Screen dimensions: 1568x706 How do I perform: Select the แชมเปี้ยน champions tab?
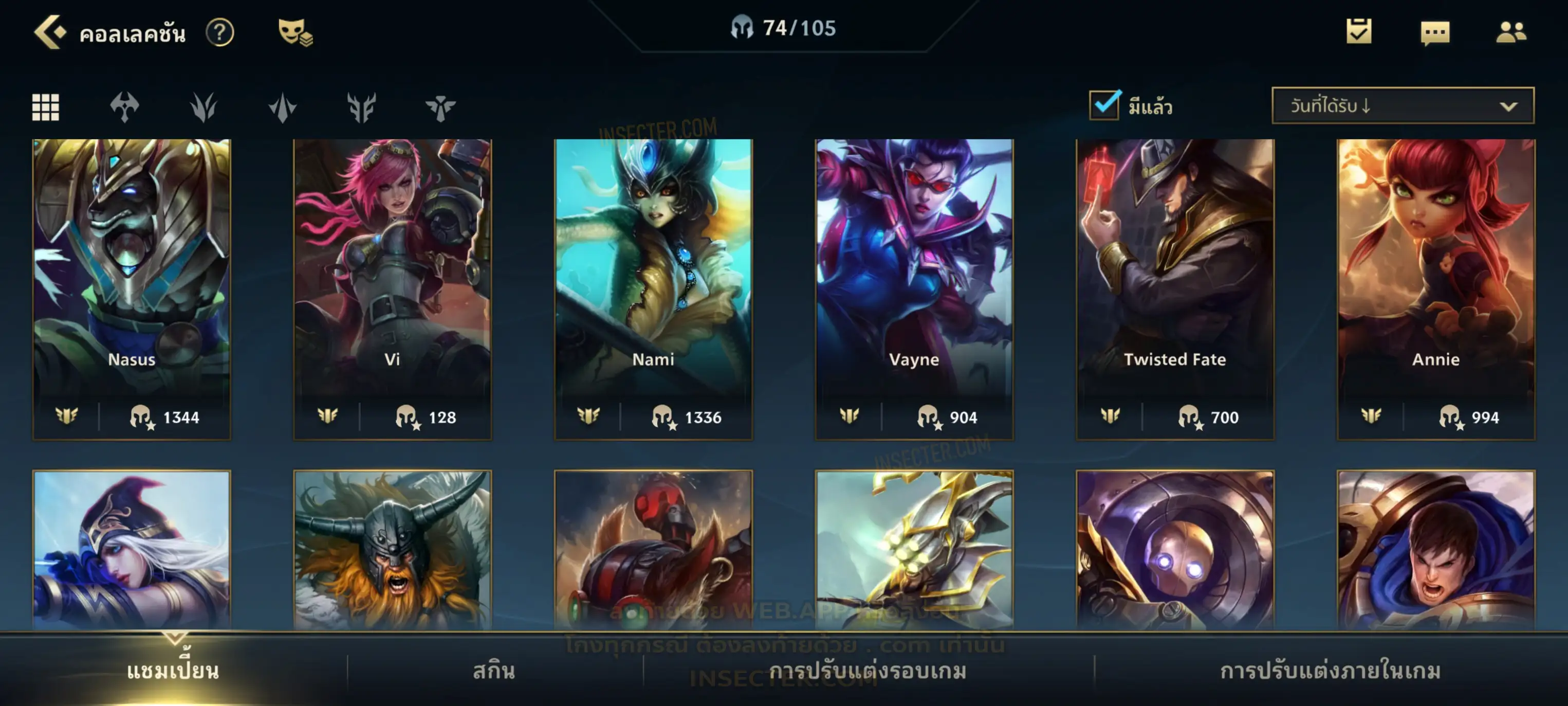[173, 671]
